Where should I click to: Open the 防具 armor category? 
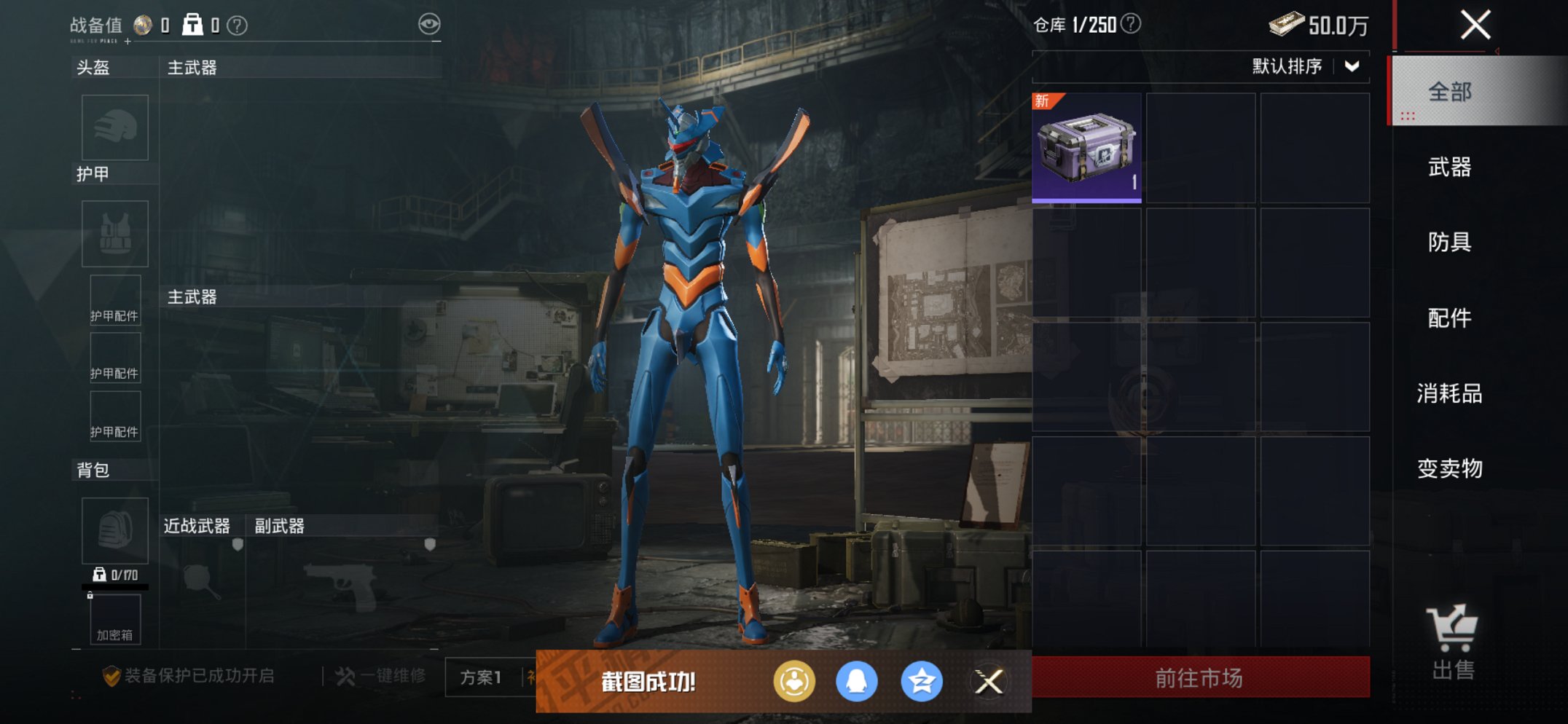1450,242
